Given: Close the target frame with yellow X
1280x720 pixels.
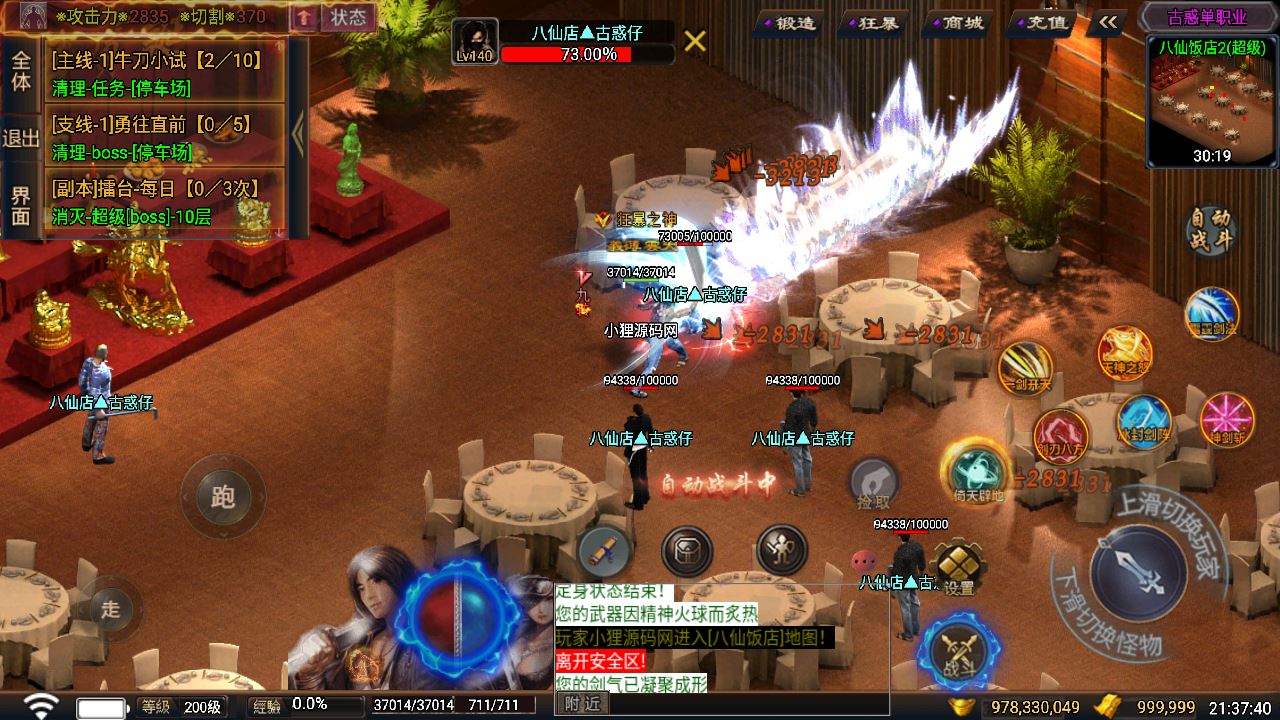Looking at the screenshot, I should [695, 41].
